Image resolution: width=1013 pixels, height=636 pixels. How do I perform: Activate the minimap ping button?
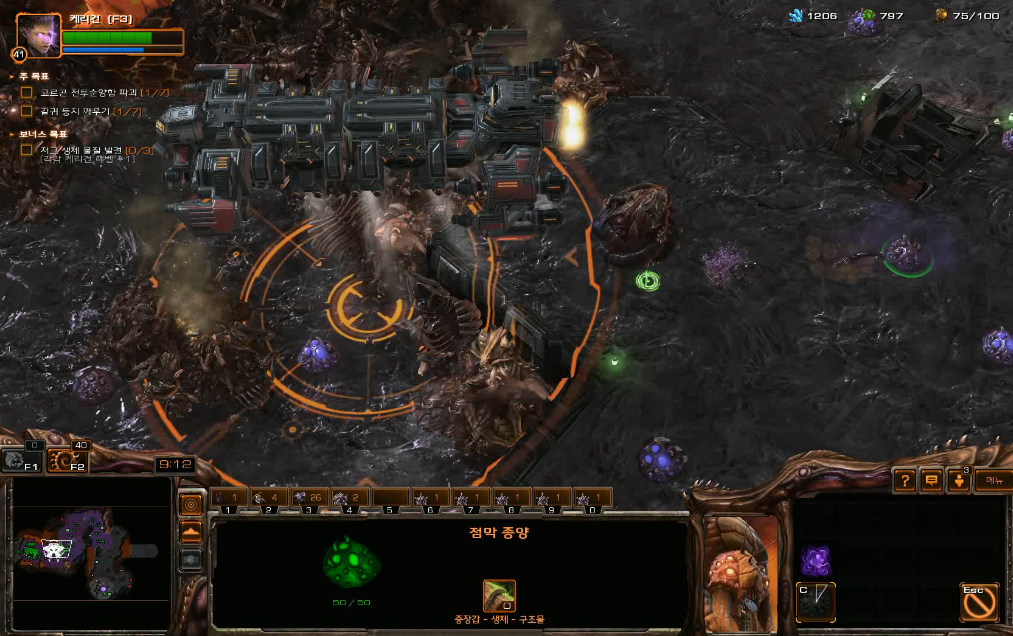click(x=190, y=504)
